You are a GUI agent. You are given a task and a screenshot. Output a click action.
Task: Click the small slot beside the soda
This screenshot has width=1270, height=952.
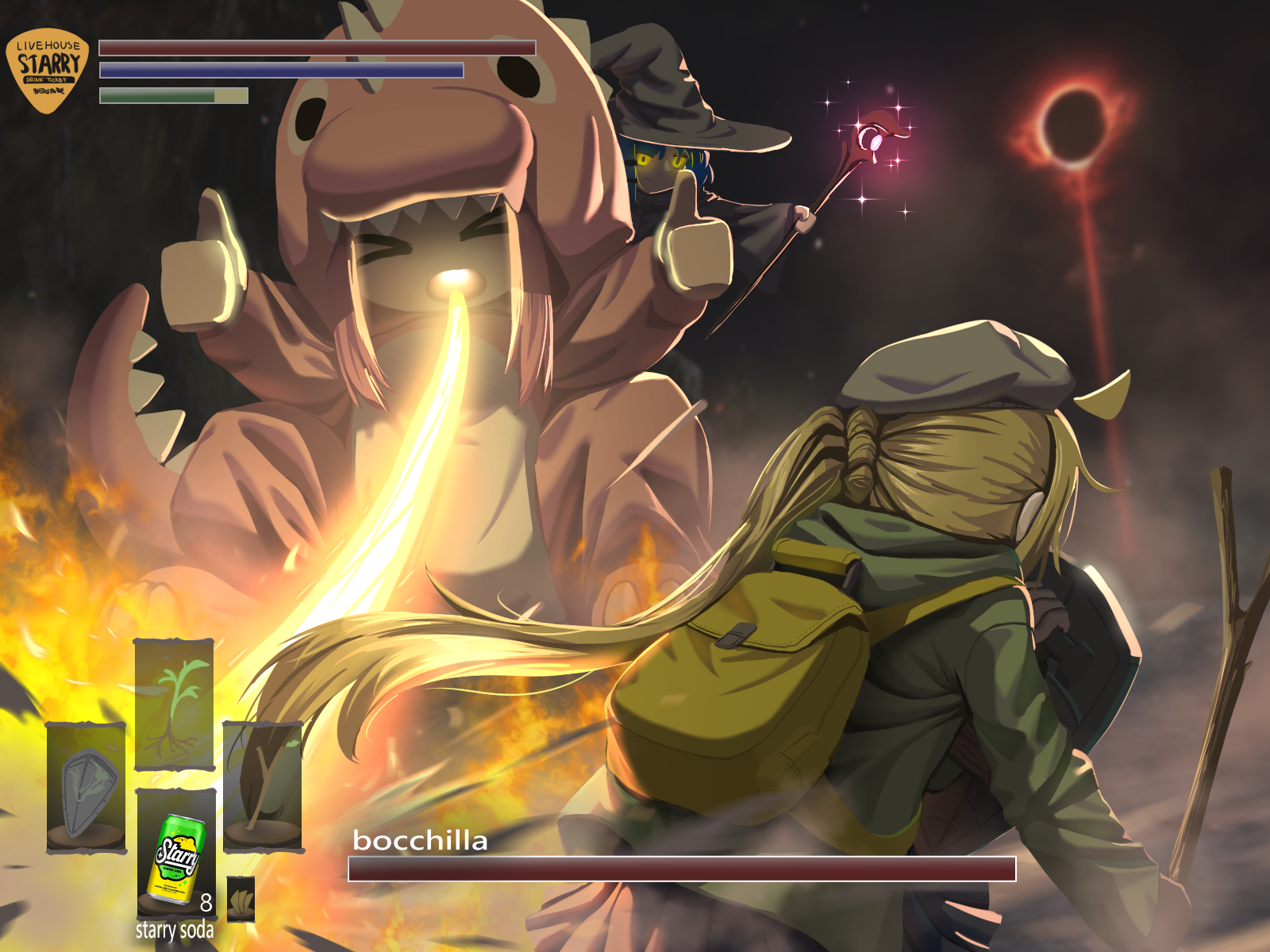pos(241,899)
